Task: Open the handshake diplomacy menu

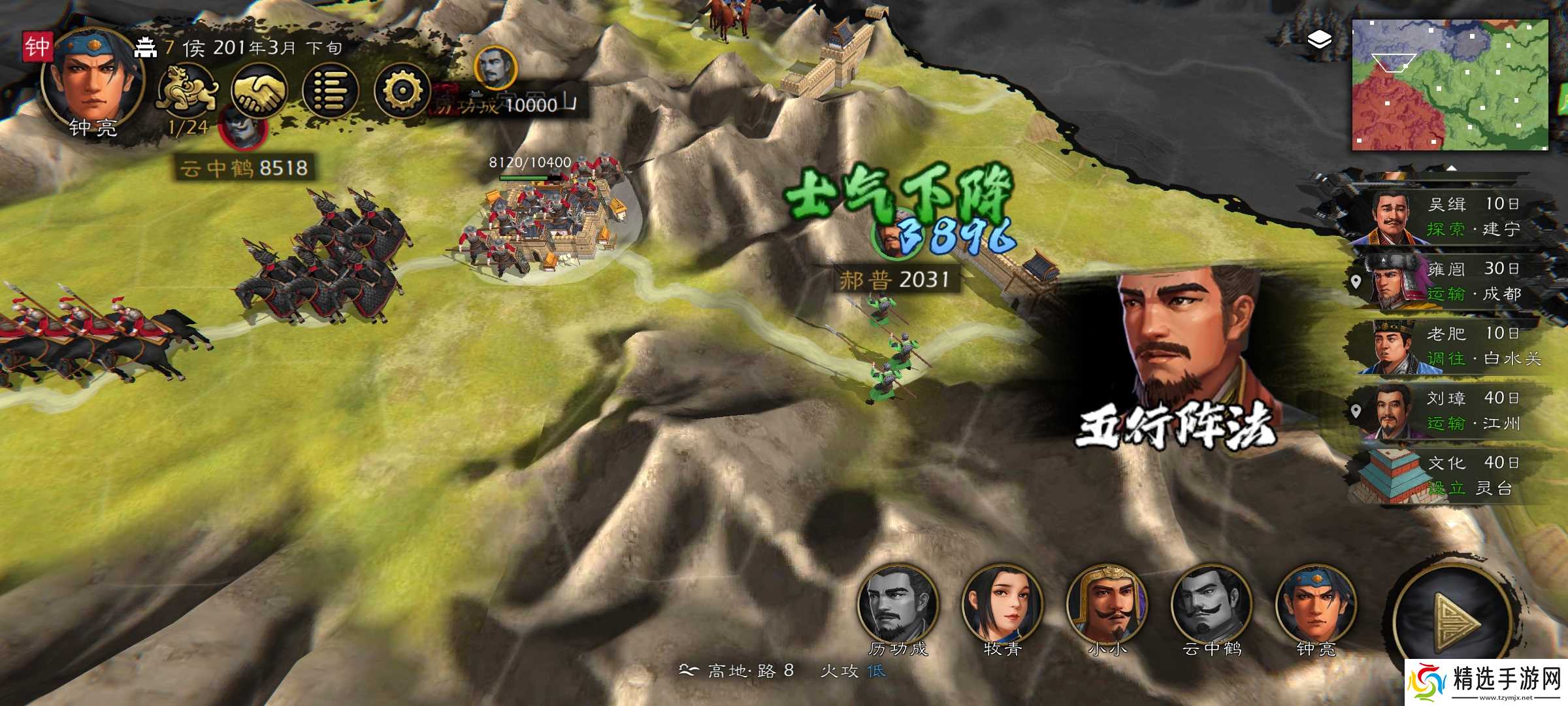Action: [x=259, y=92]
